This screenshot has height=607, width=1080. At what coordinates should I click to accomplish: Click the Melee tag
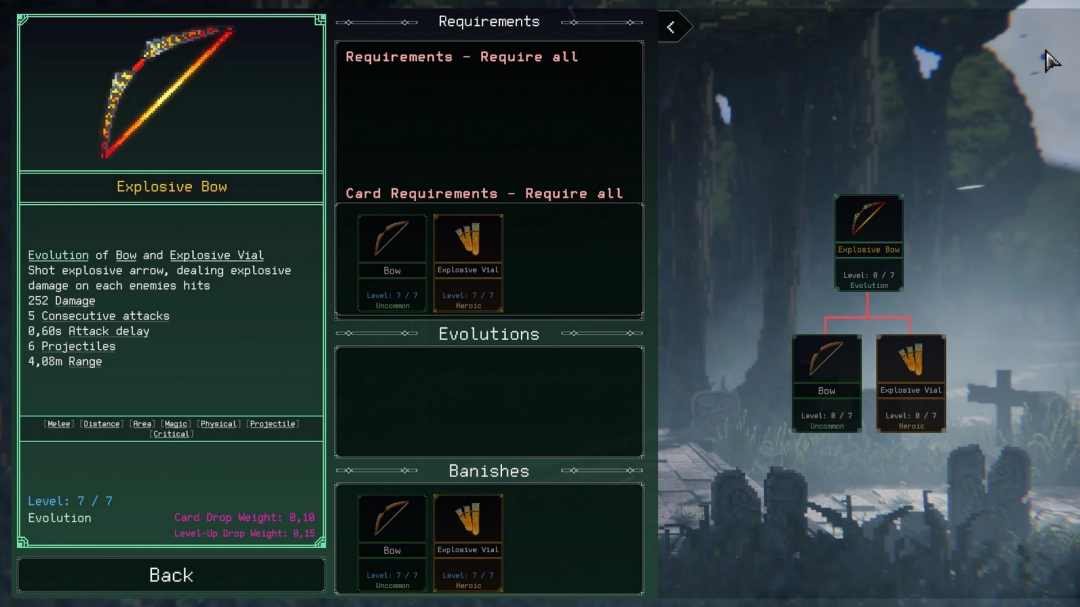(x=59, y=424)
